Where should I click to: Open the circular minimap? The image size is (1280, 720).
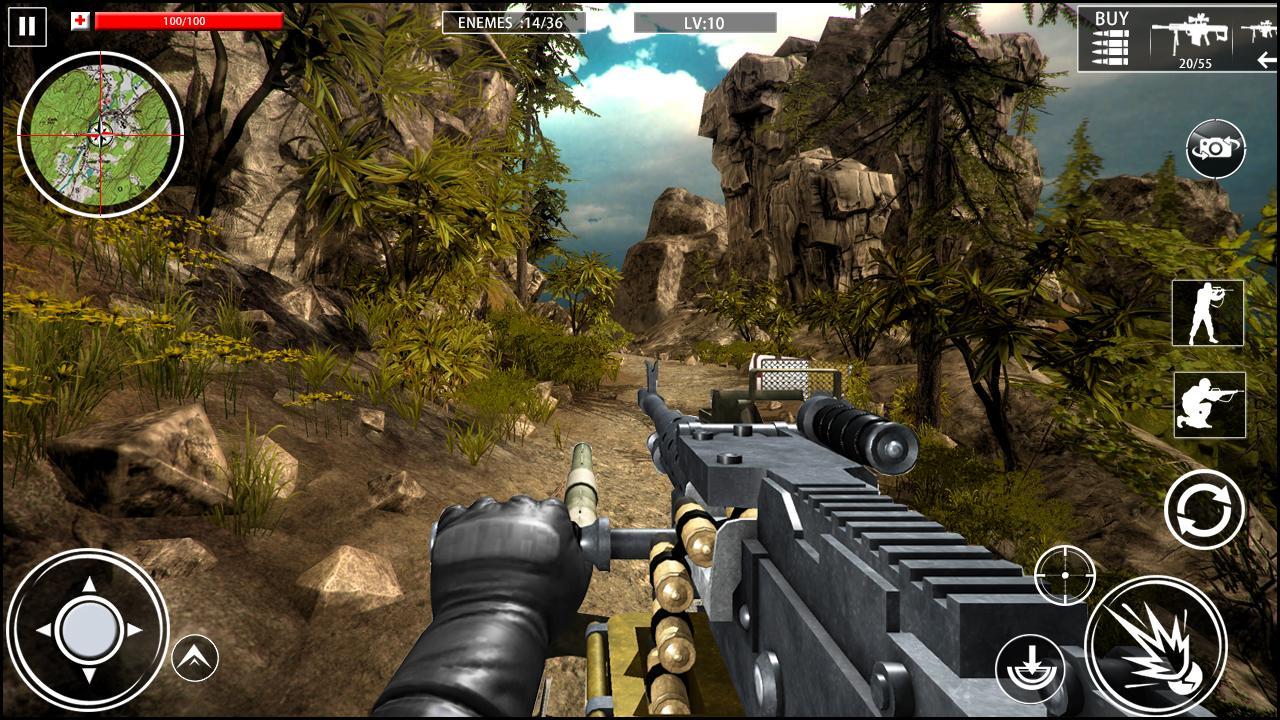click(100, 134)
